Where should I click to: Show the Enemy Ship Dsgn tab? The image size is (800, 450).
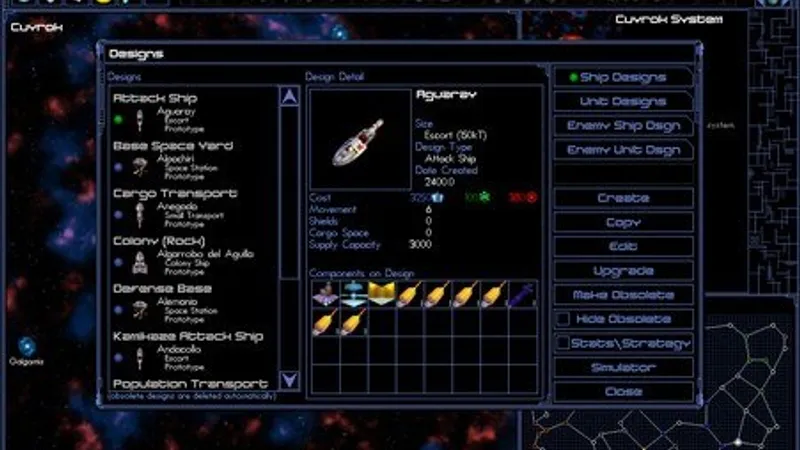tap(622, 126)
